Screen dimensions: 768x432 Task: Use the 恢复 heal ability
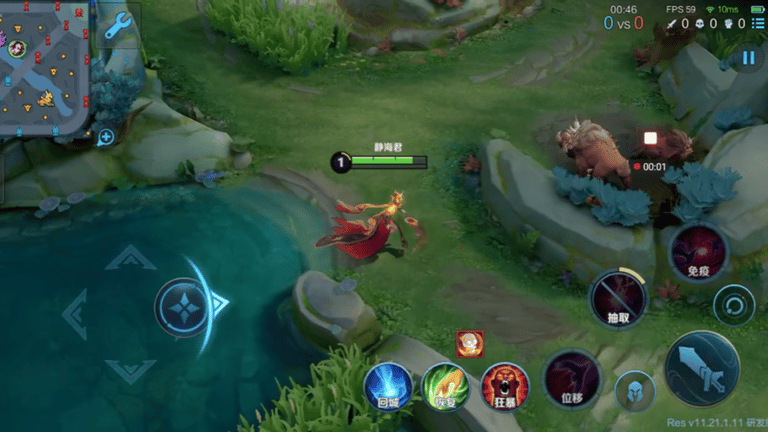[446, 387]
